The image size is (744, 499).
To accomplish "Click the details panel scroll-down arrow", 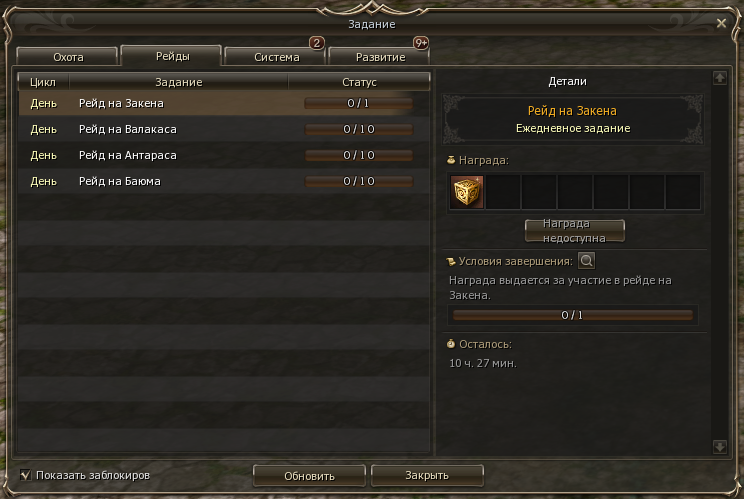I will point(719,447).
